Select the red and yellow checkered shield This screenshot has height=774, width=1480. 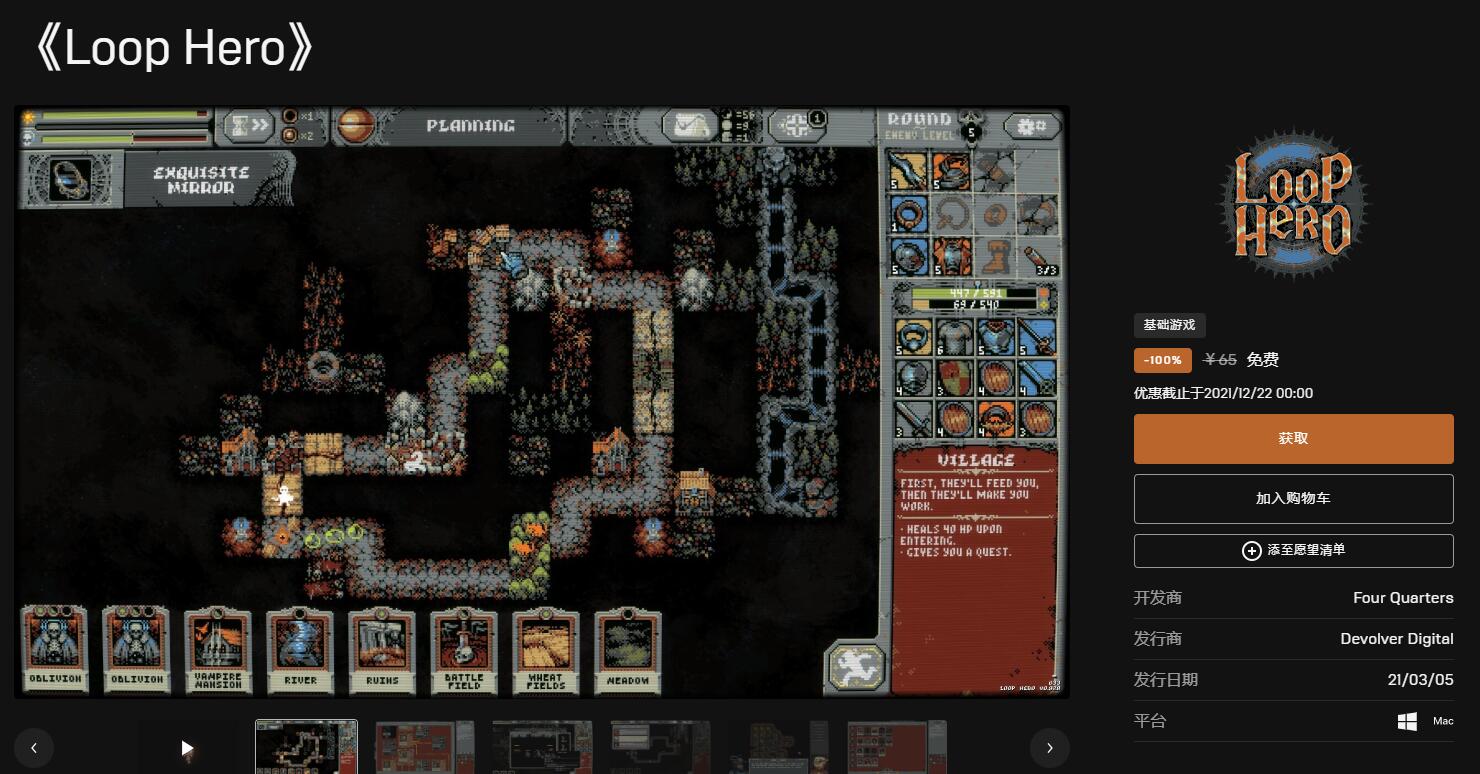pos(955,378)
